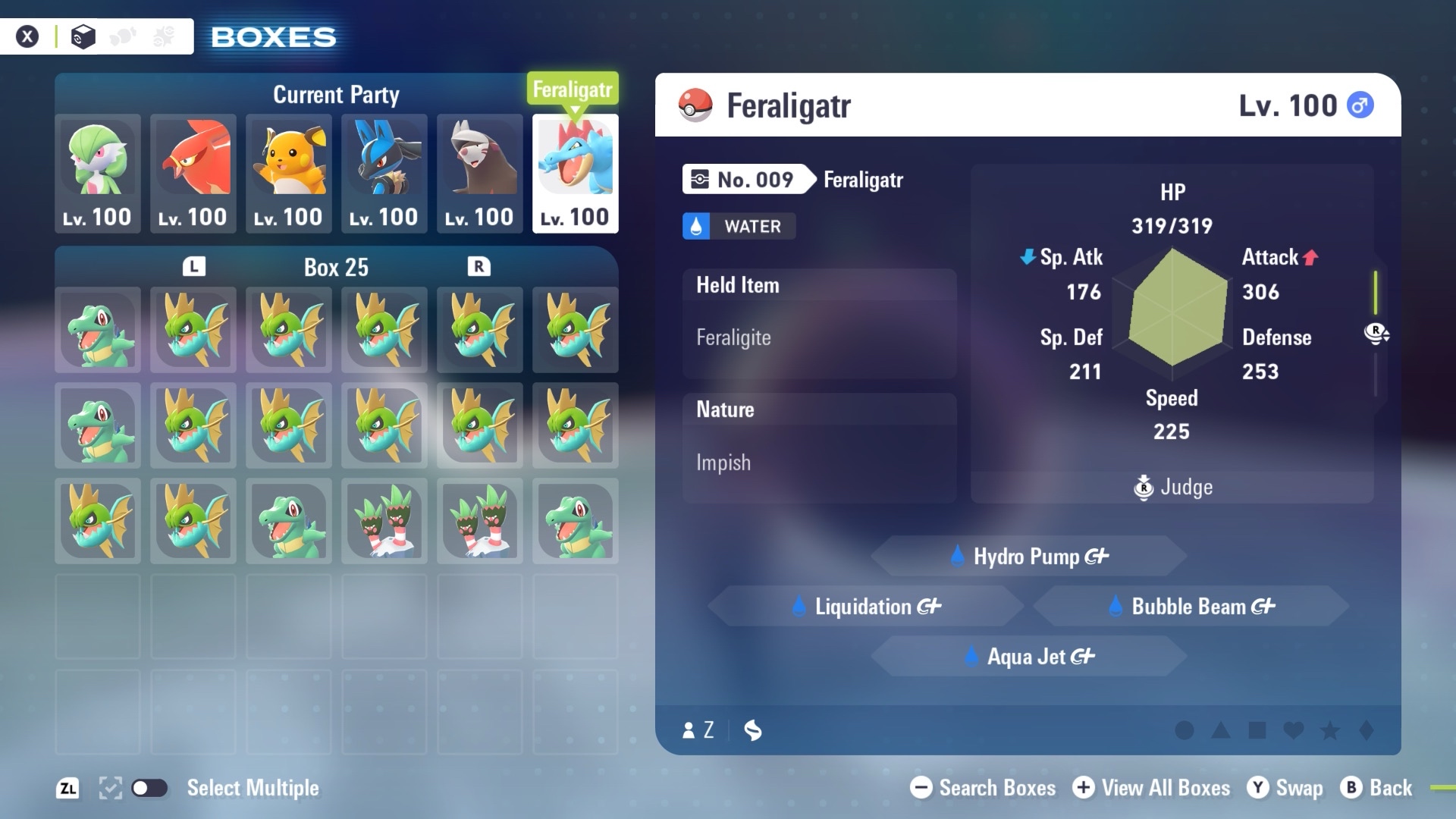This screenshot has width=1456, height=819.
Task: Swap the selected Pokémon
Action: click(1286, 788)
